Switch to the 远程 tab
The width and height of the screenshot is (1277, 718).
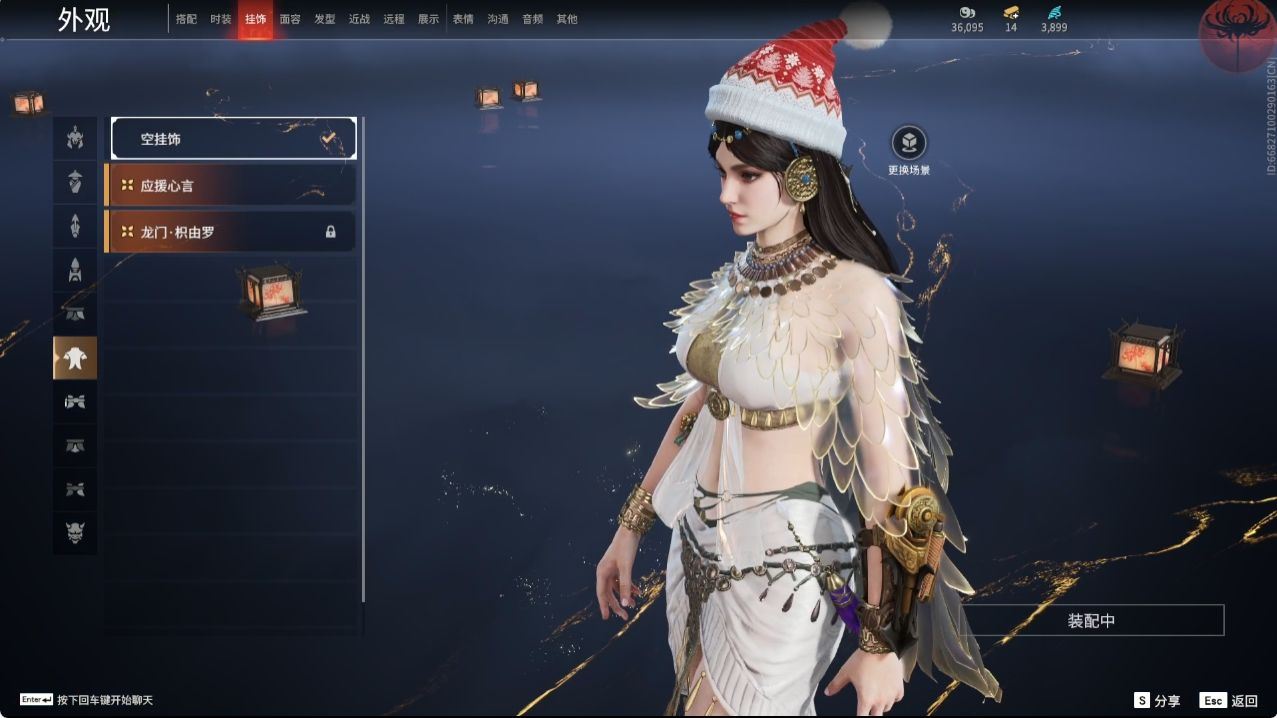point(394,19)
